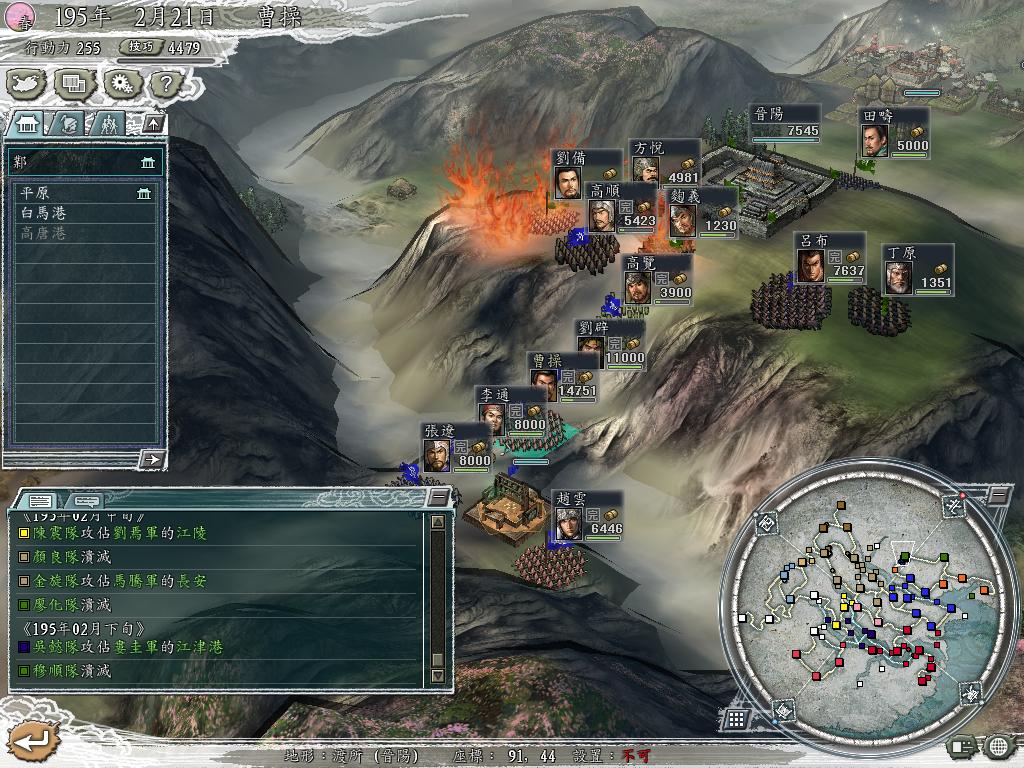1024x768 pixels.
Task: Switch to the speech bubble message tab
Action: pyautogui.click(x=86, y=500)
